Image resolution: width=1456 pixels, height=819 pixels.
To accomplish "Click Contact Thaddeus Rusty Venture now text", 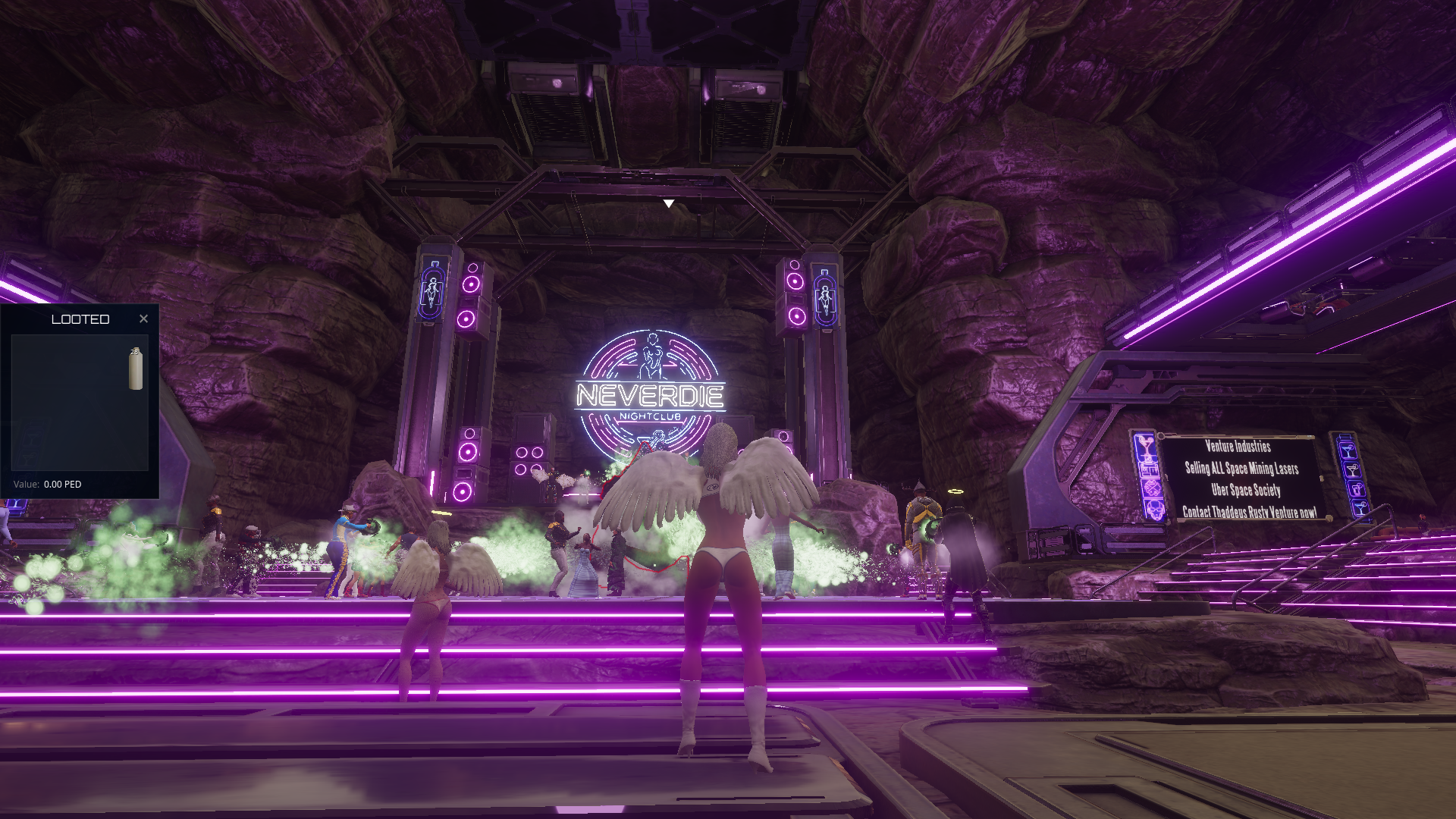I will click(1250, 510).
